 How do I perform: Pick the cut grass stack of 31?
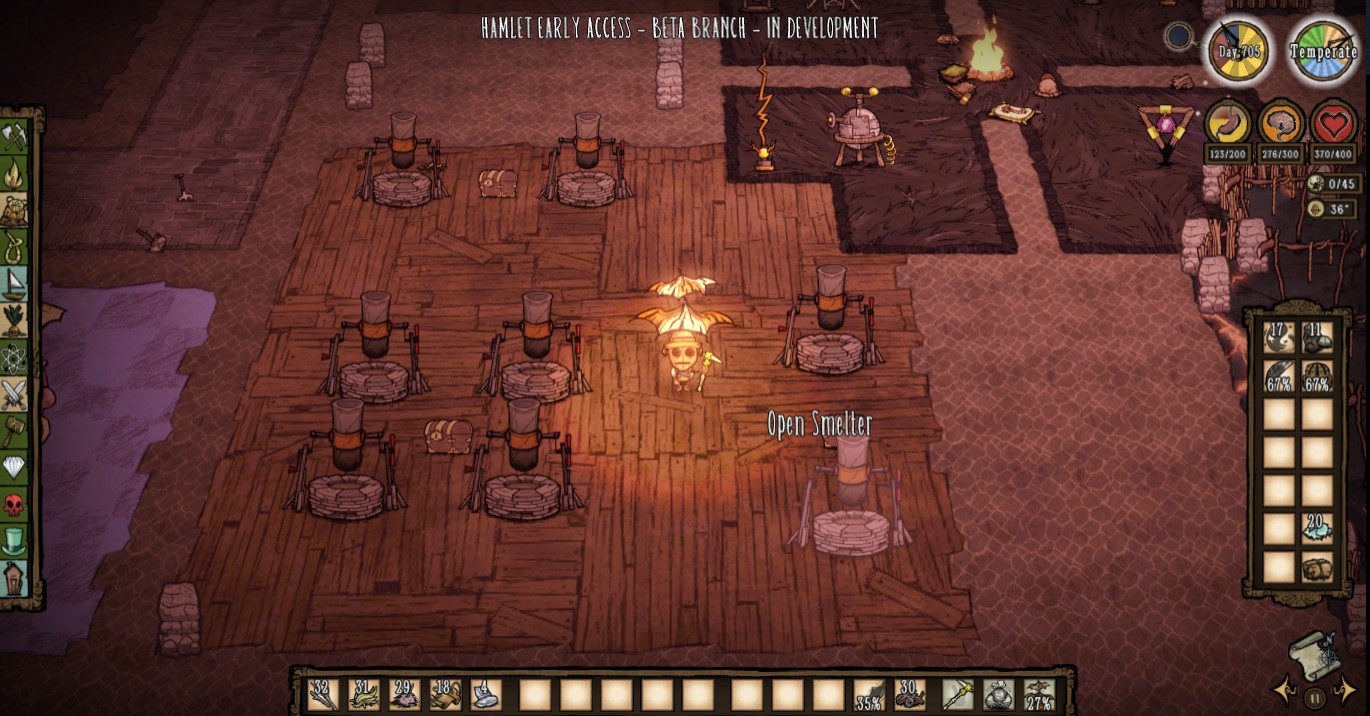click(x=364, y=694)
